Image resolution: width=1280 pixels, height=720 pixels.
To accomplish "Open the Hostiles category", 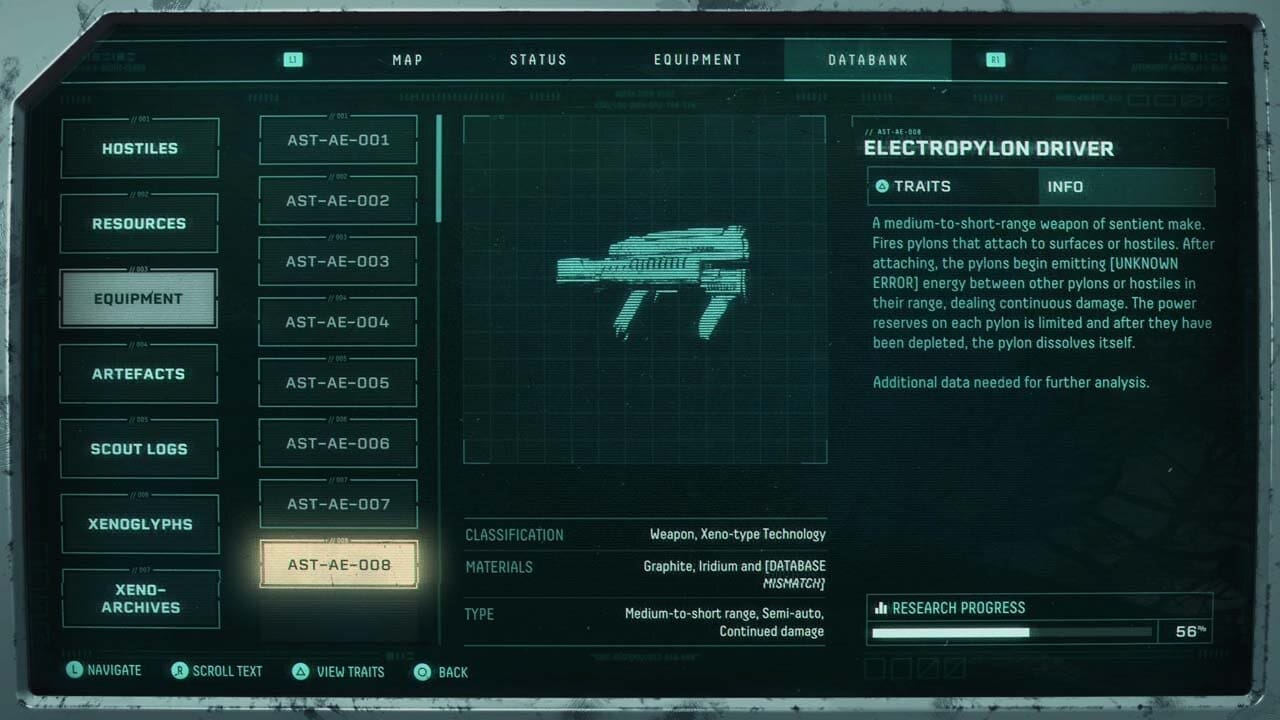I will coord(139,149).
